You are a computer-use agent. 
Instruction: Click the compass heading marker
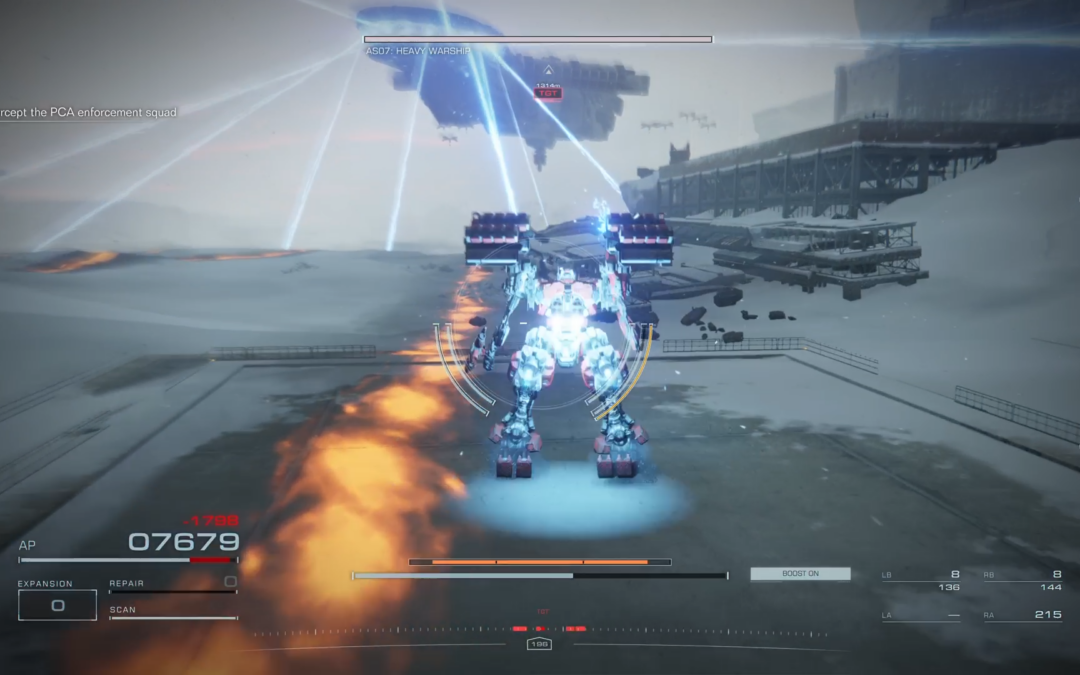point(540,644)
